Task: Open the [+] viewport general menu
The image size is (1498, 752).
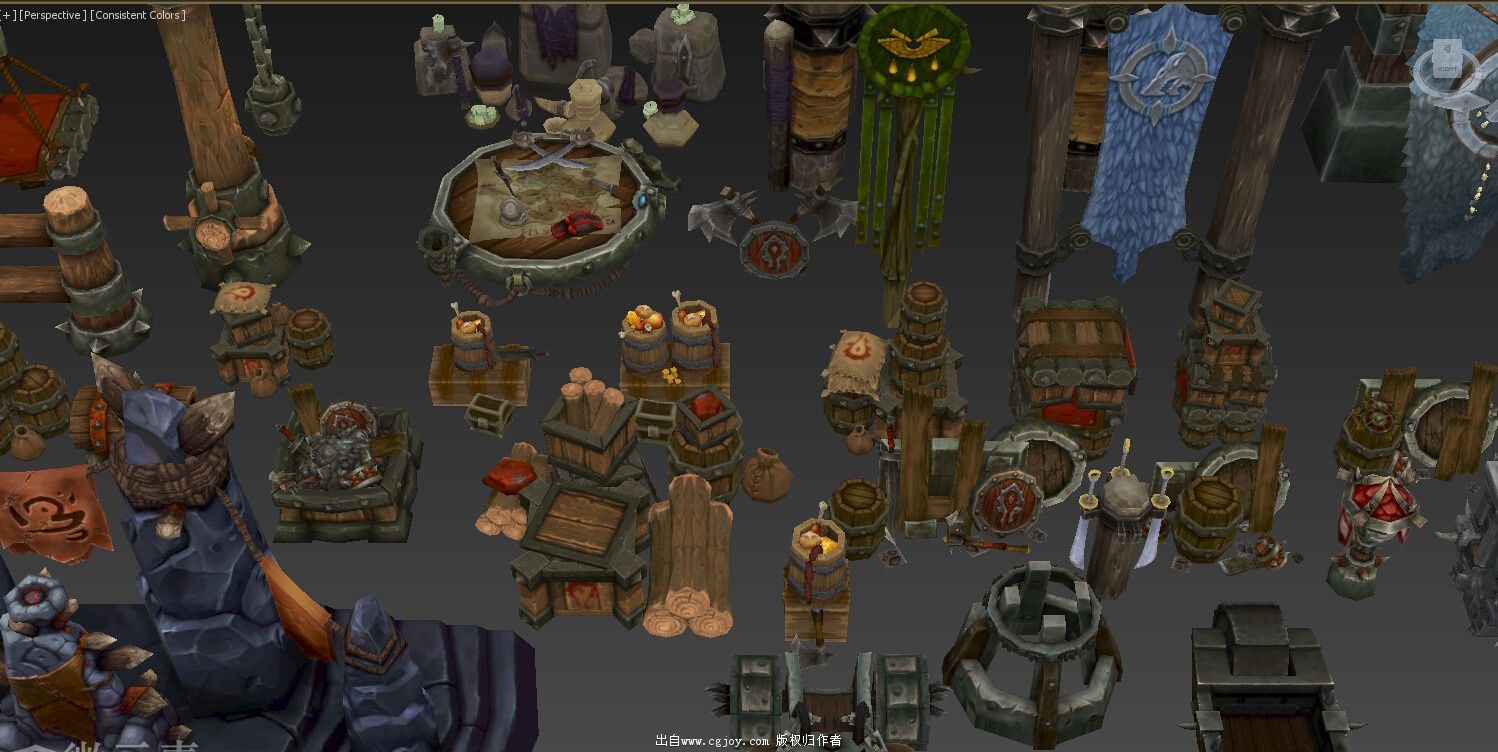Action: pos(8,15)
